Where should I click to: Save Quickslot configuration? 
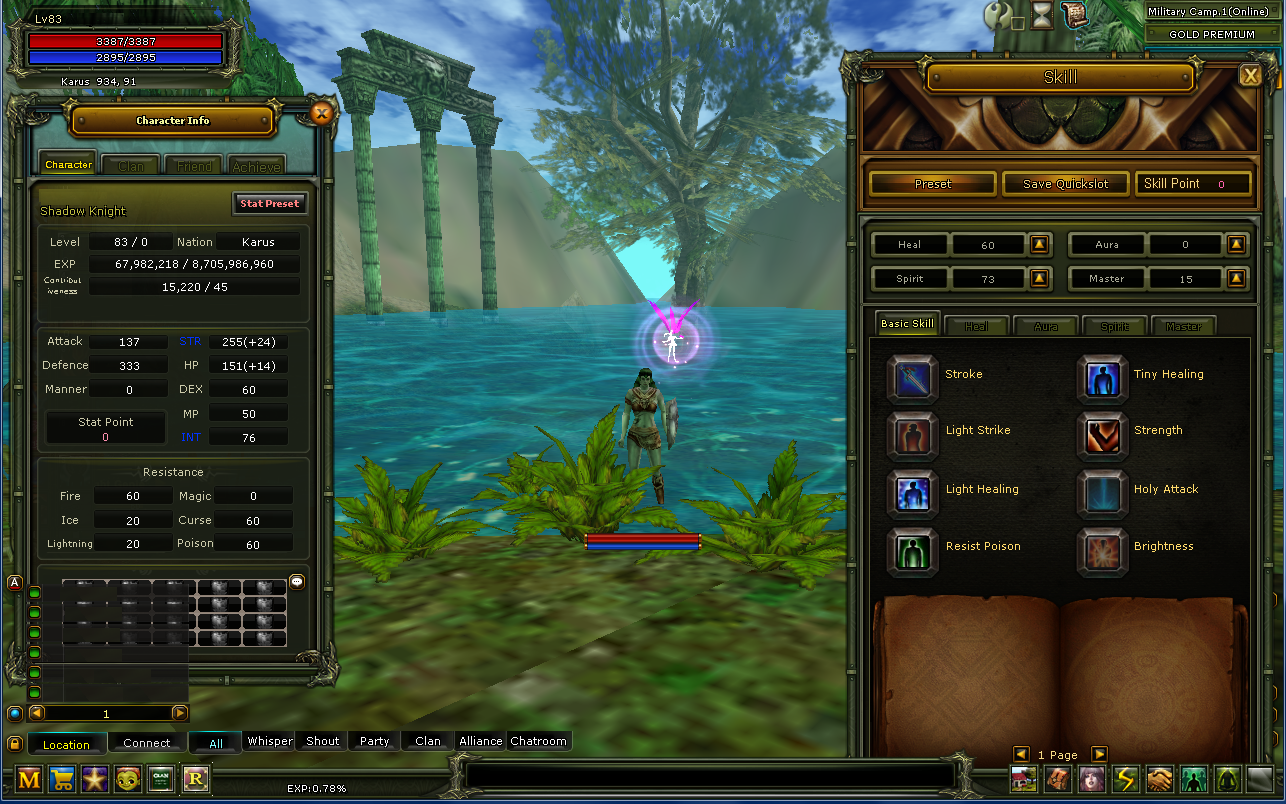(1065, 184)
